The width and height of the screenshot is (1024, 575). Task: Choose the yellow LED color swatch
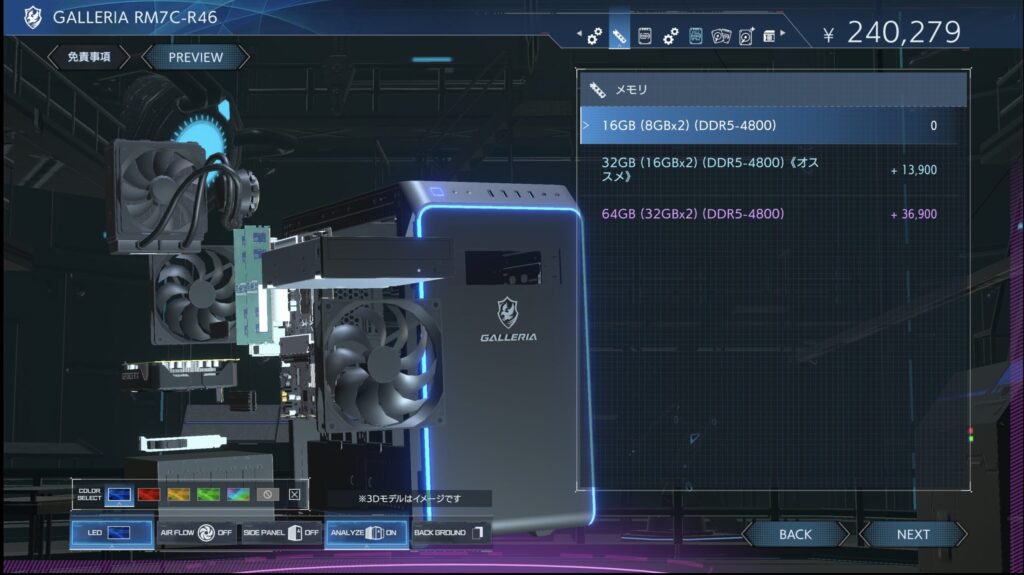(x=179, y=494)
